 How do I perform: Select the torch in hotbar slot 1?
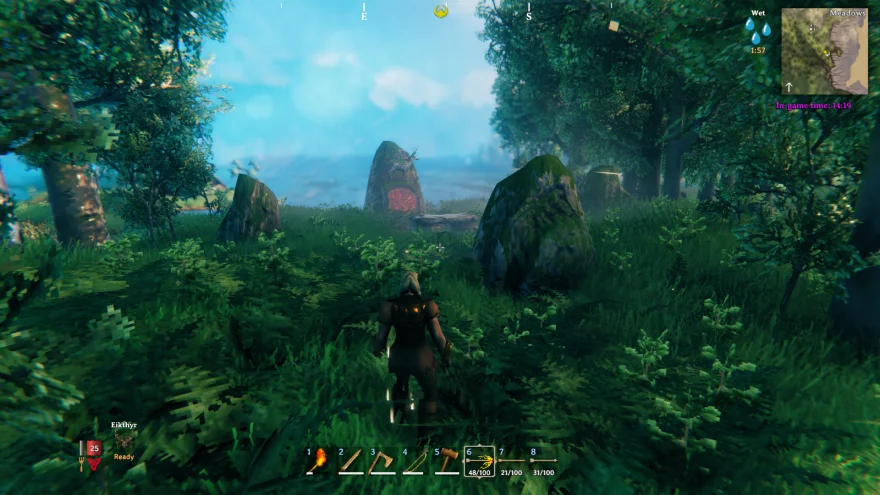319,461
